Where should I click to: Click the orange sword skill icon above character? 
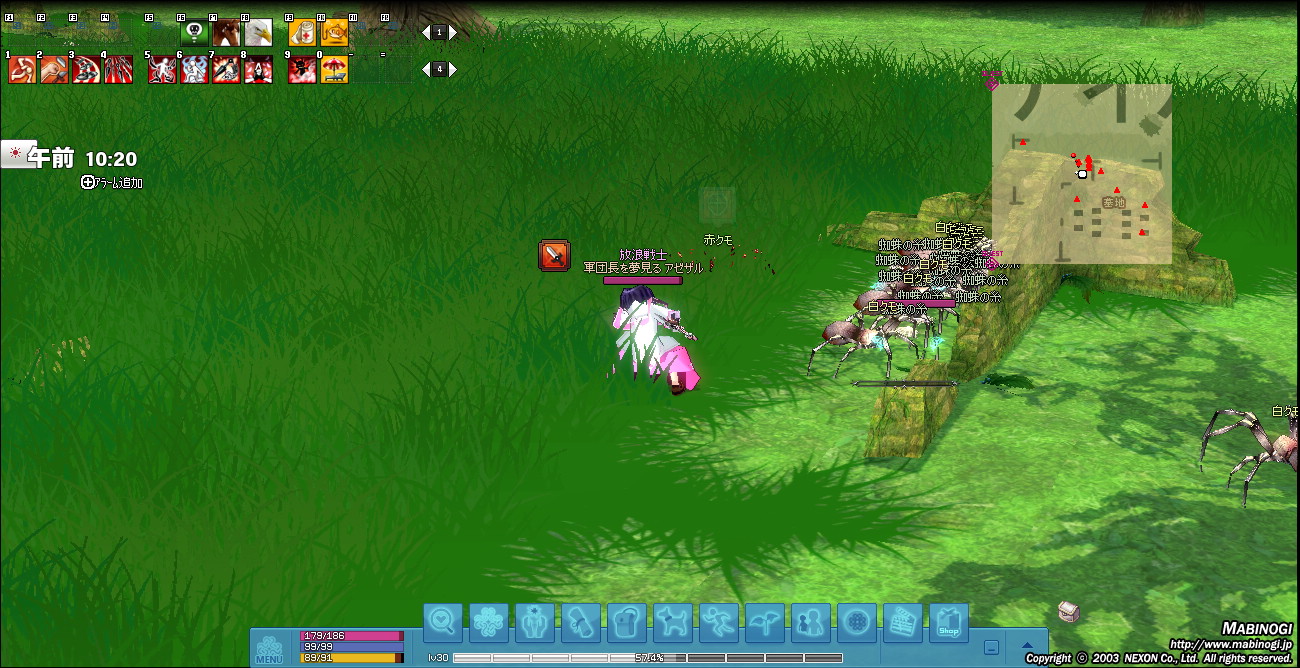click(x=554, y=256)
